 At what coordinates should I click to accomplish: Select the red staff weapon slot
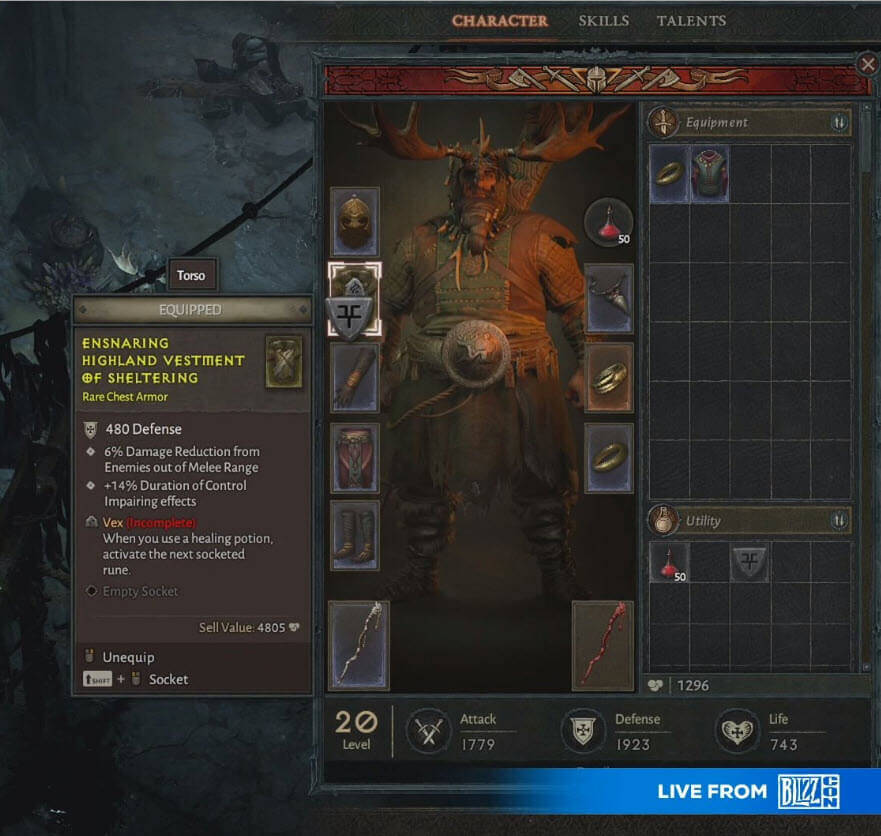coord(603,645)
